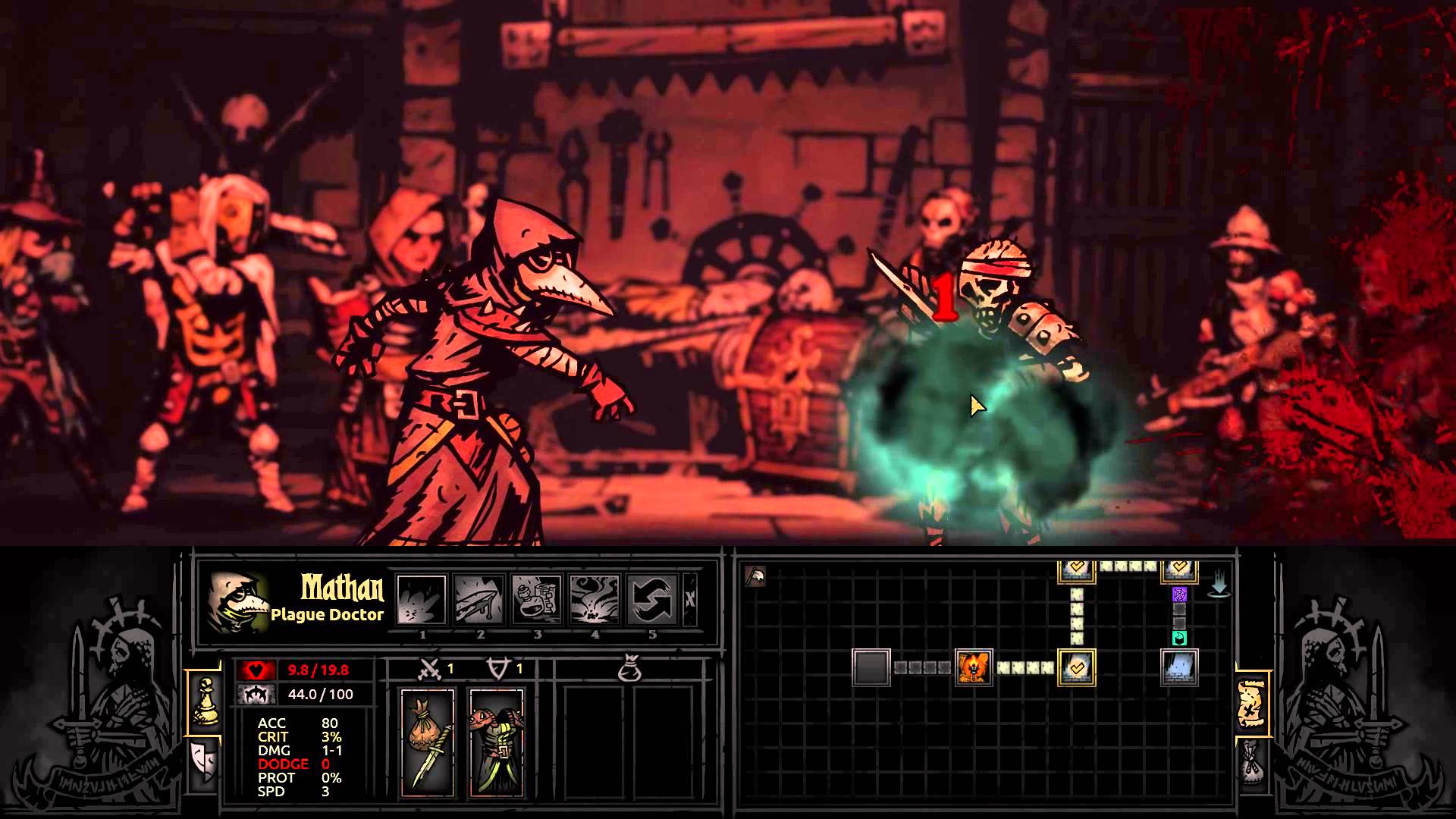Open Mathan's Plague Doctor portrait
Image resolution: width=1456 pixels, height=819 pixels.
point(238,603)
